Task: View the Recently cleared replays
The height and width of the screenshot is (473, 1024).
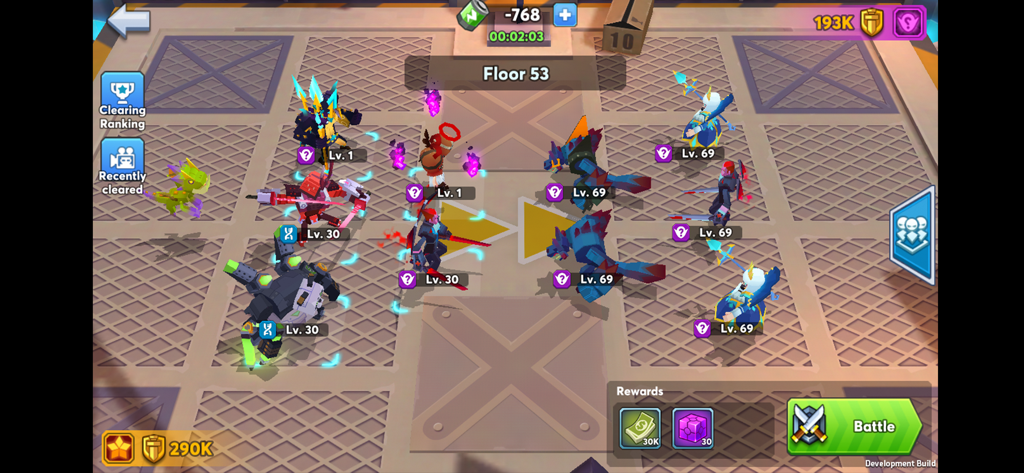Action: click(x=122, y=166)
